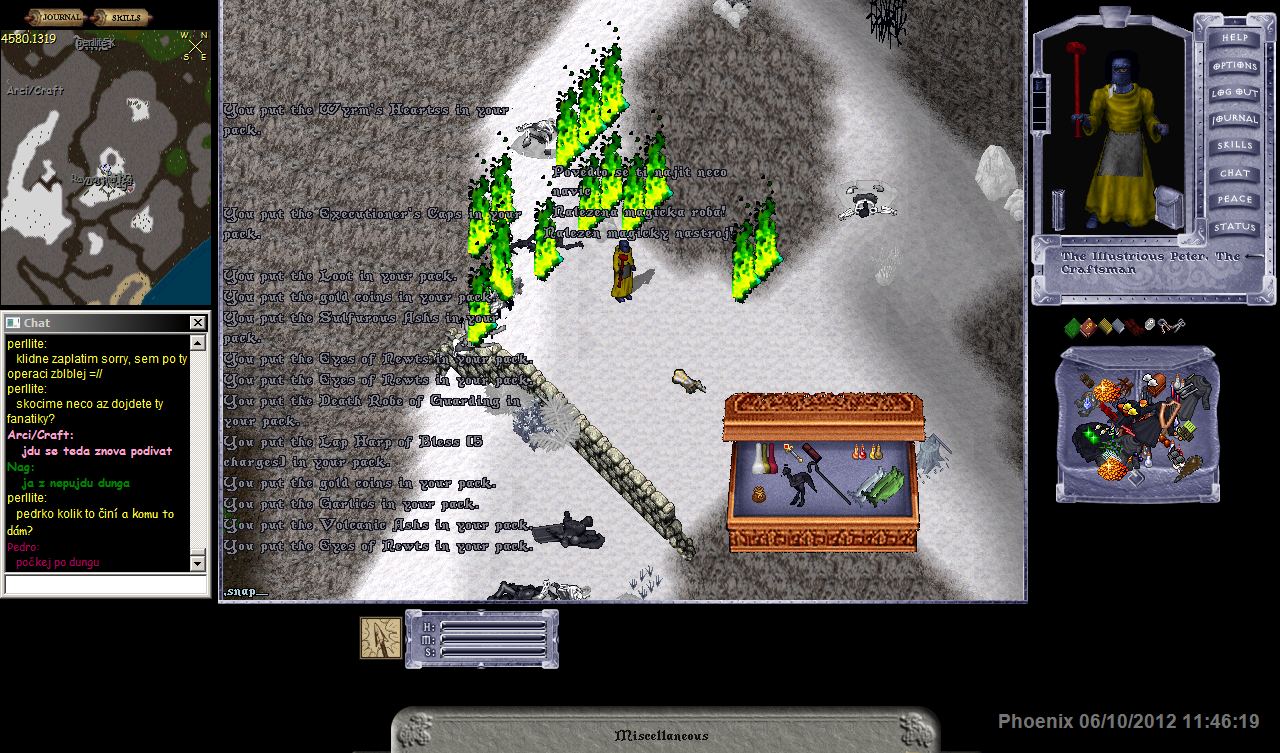Open Journal from the paperdoll panel

pyautogui.click(x=1235, y=119)
